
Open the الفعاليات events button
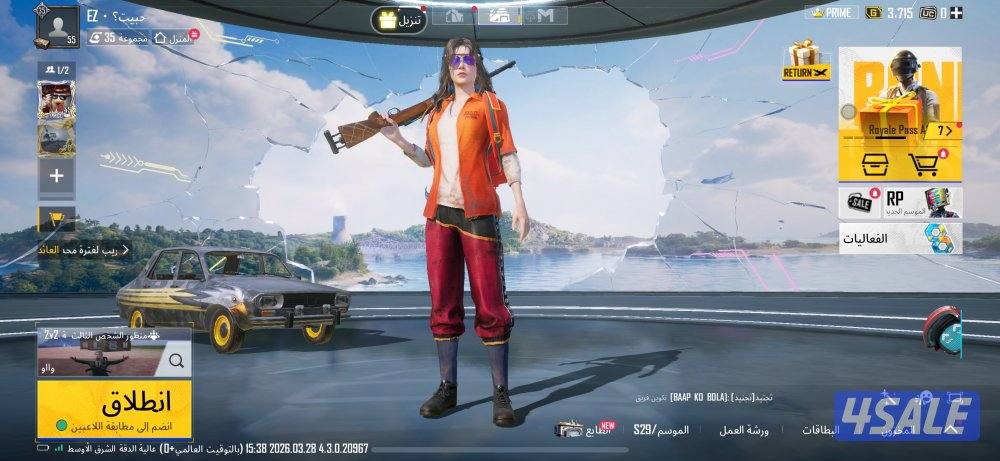point(899,238)
